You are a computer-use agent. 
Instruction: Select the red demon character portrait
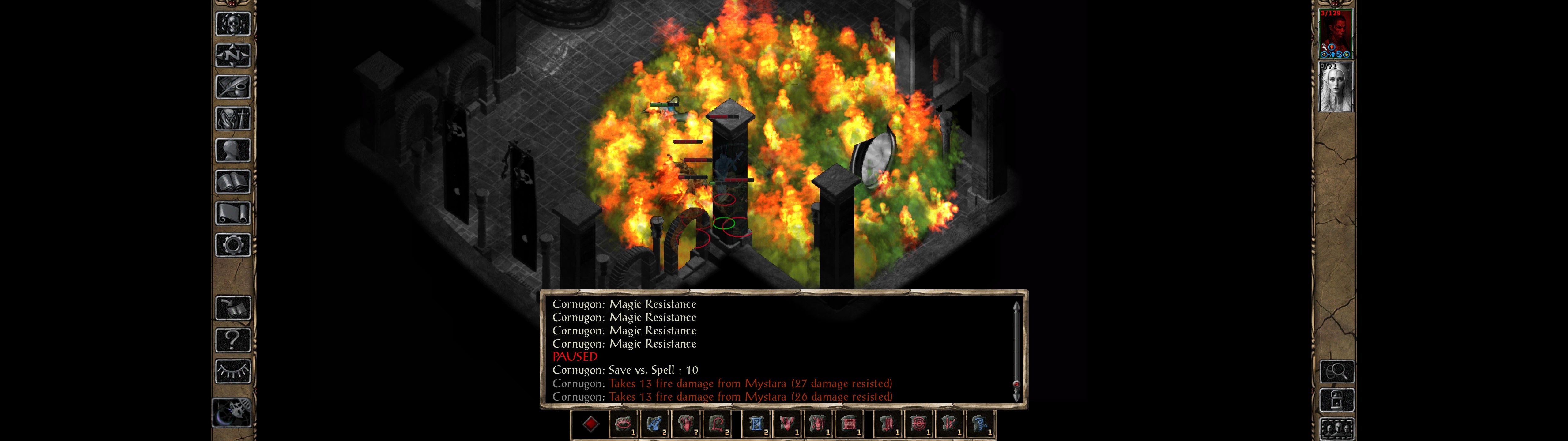coord(1335,33)
